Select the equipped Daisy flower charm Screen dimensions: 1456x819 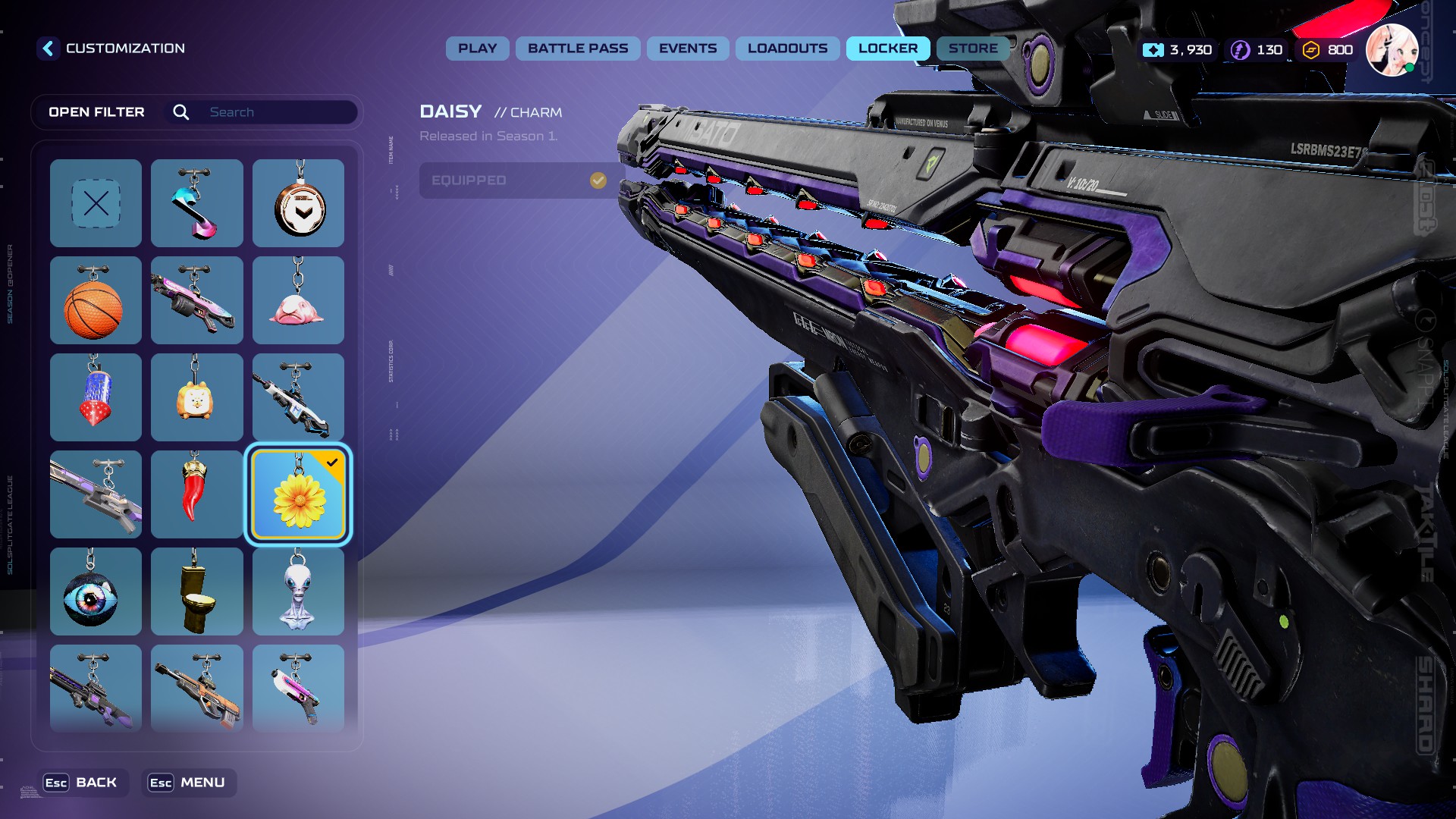click(298, 494)
